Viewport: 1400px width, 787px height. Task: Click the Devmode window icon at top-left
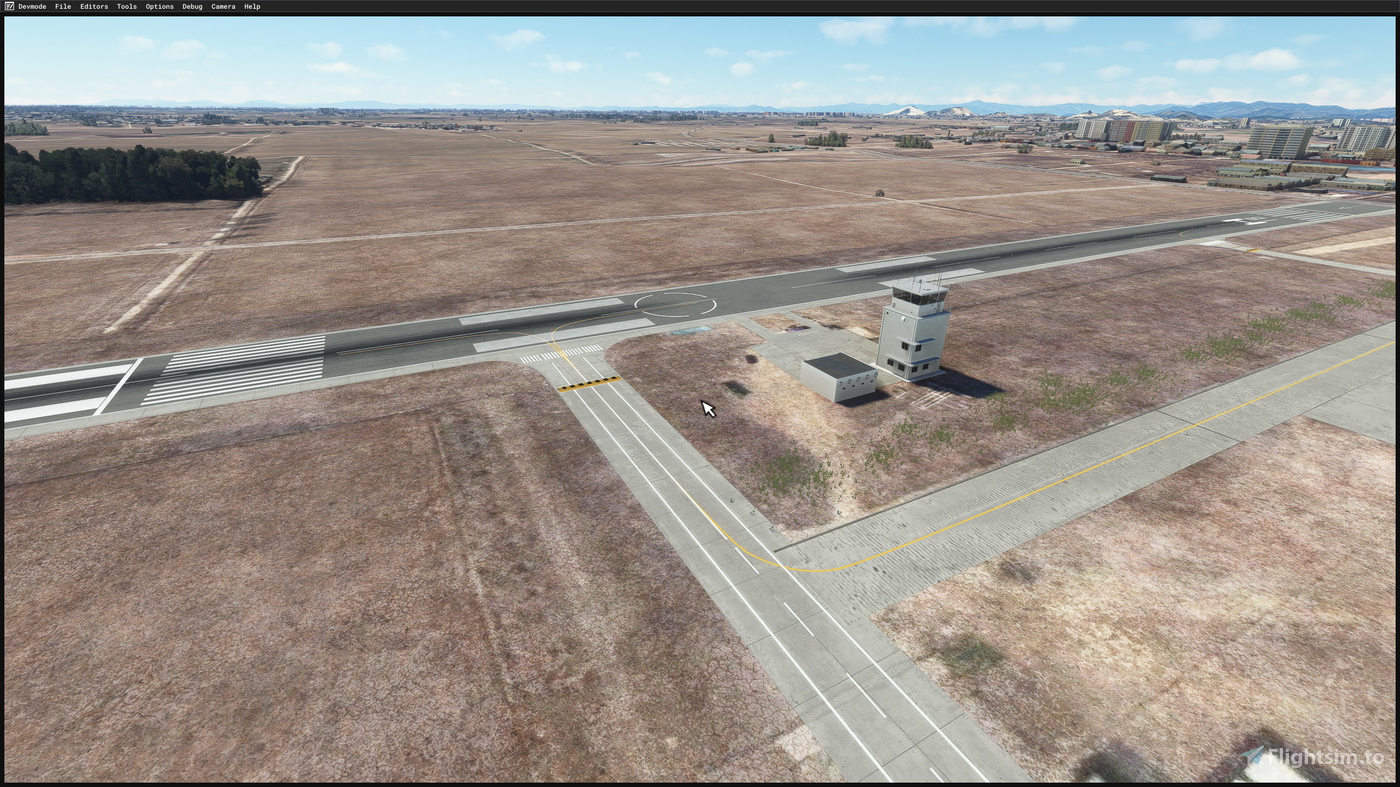[7, 5]
